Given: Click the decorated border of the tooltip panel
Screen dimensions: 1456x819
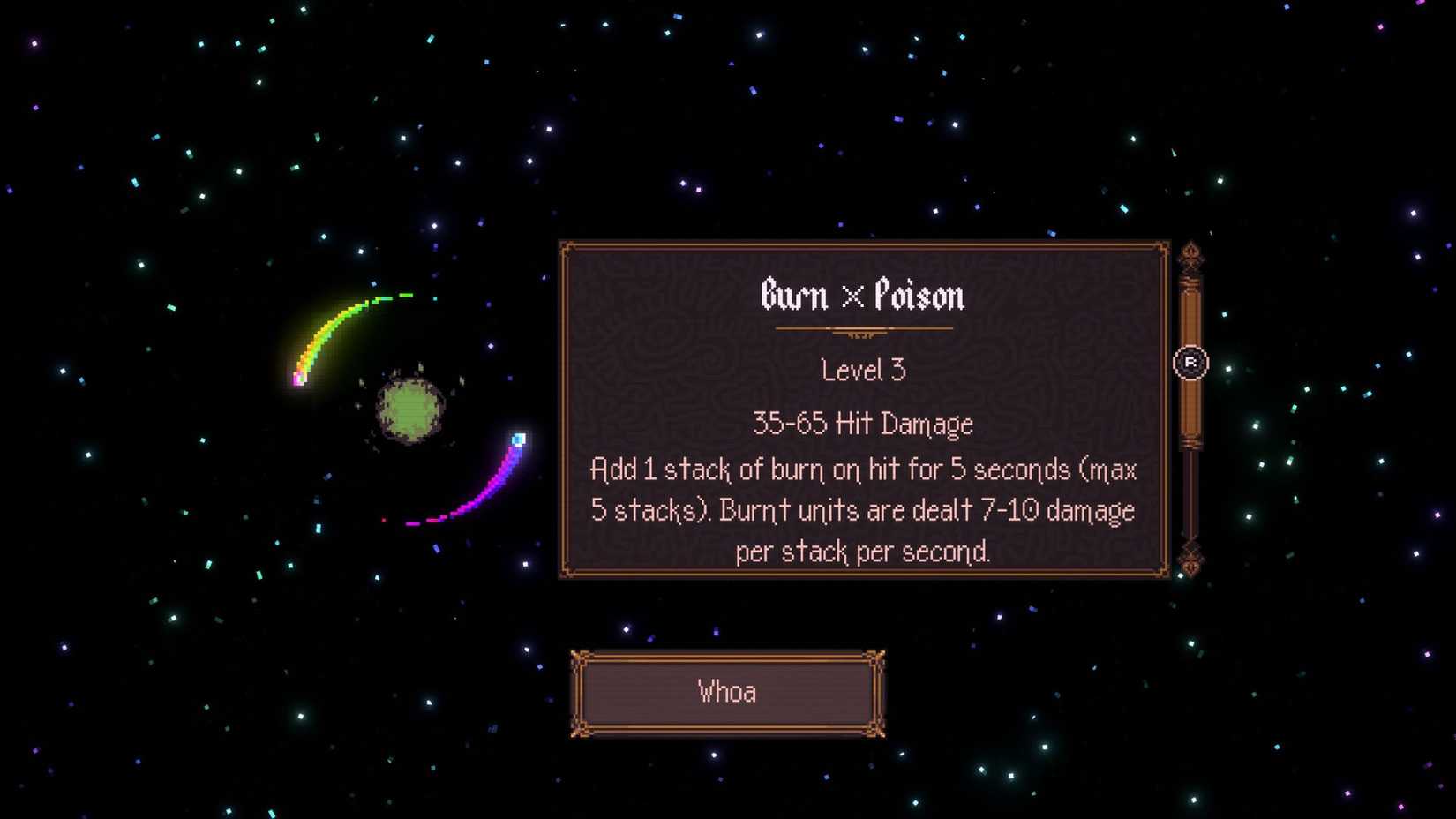Looking at the screenshot, I should coord(865,244).
